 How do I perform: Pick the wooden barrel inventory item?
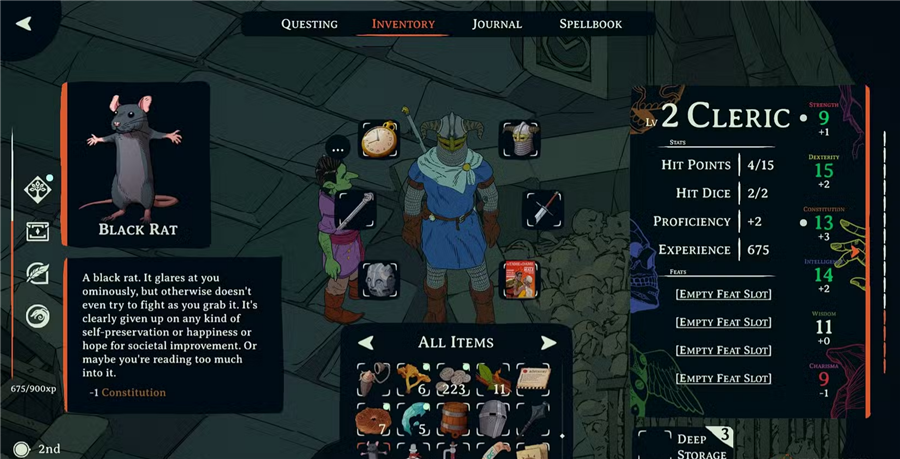tap(455, 419)
